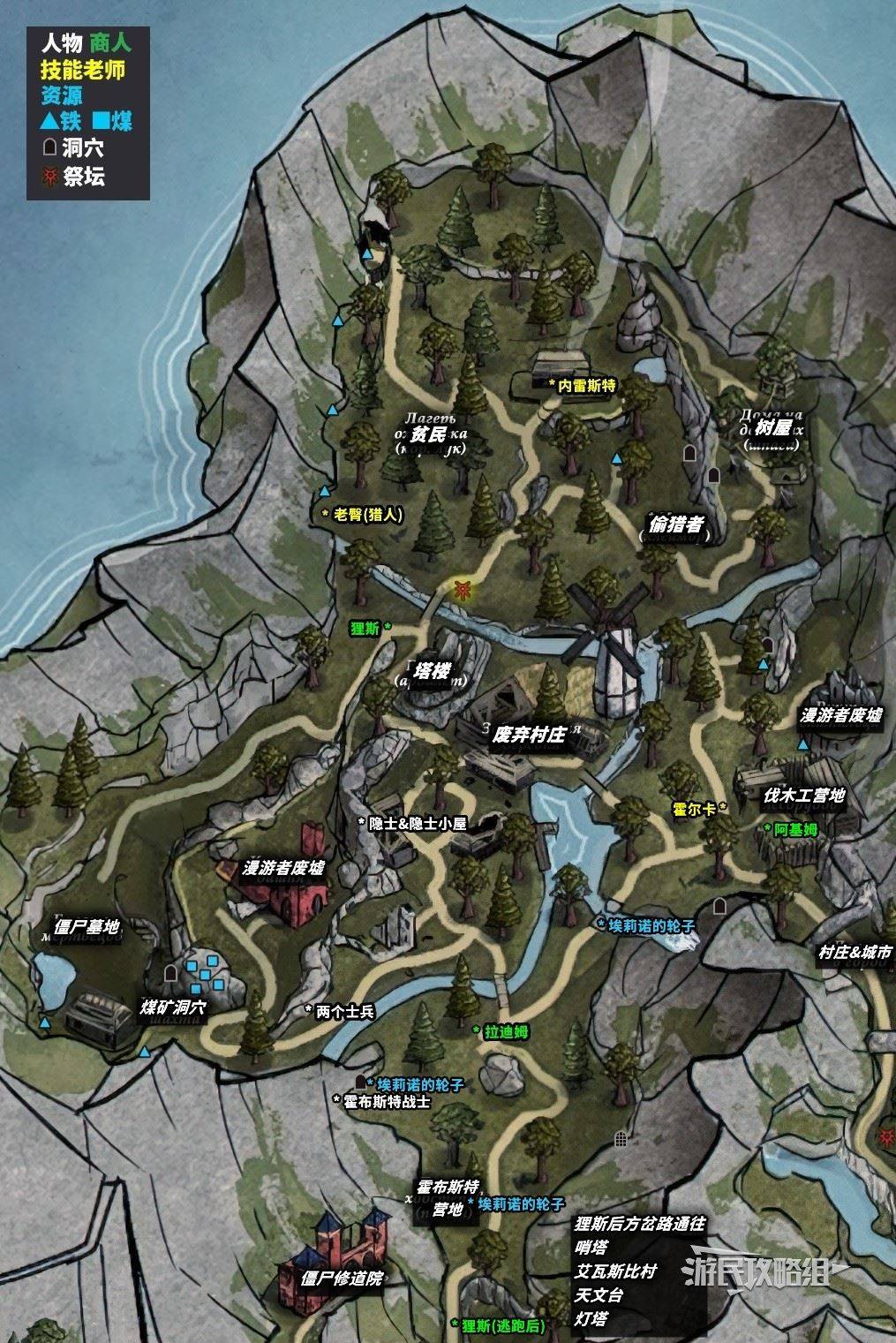Open the 树屋 treehouse location

(x=760, y=430)
